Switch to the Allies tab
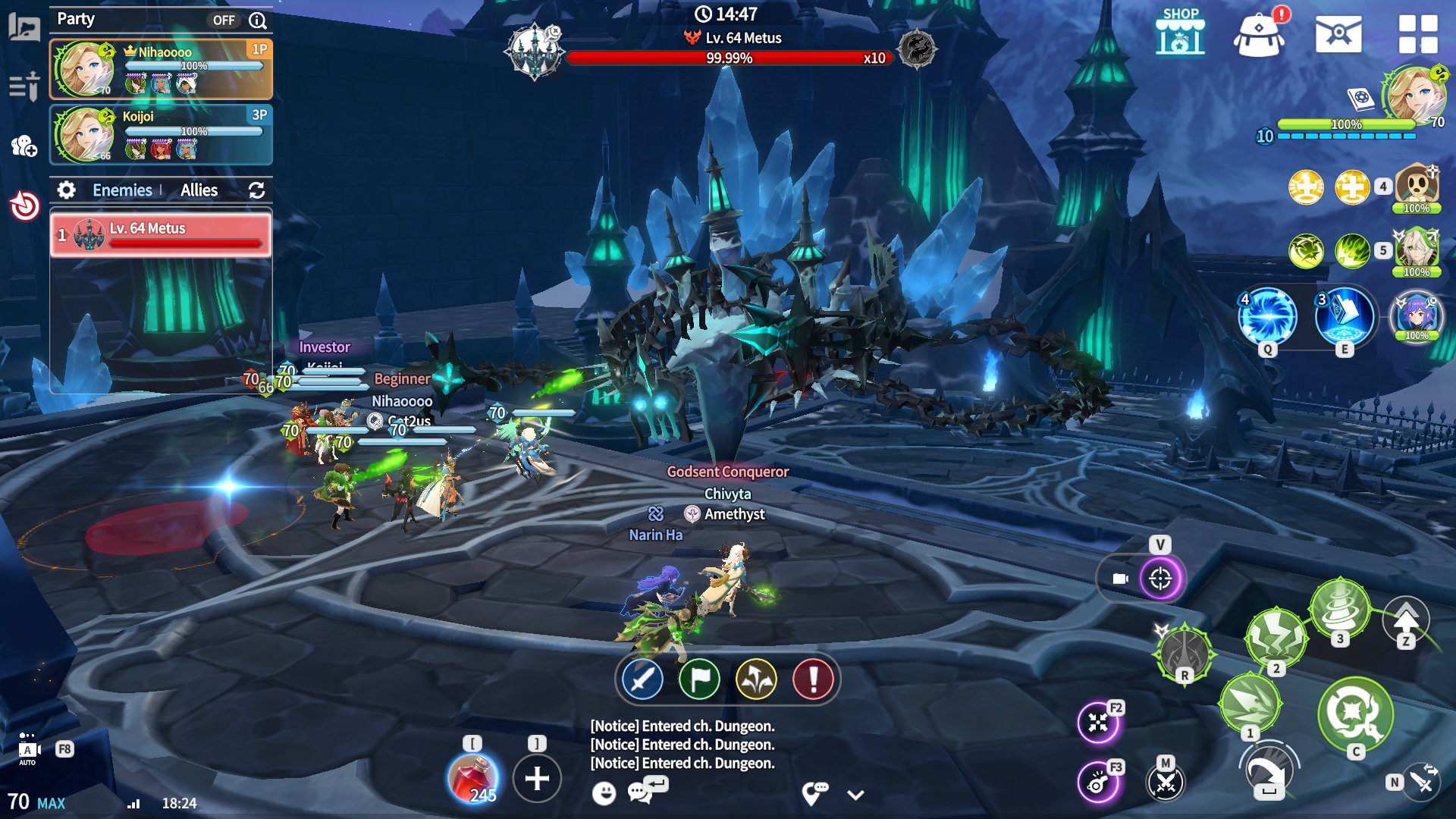Image resolution: width=1456 pixels, height=819 pixels. (199, 190)
